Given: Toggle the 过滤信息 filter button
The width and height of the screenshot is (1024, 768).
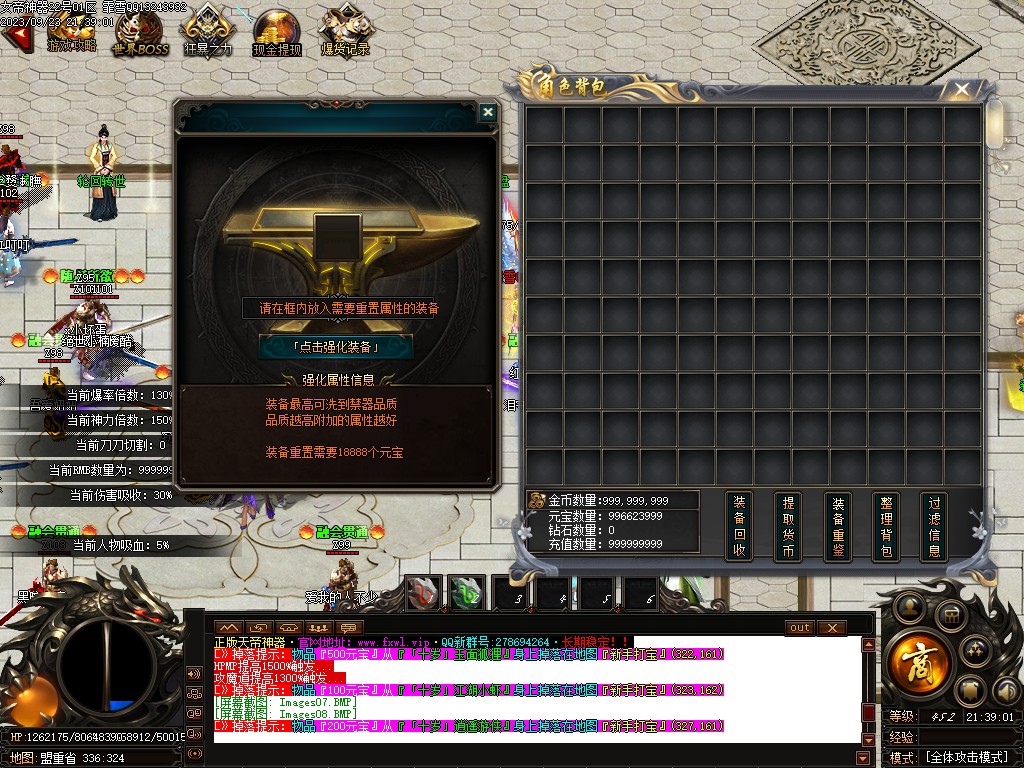Looking at the screenshot, I should (x=934, y=526).
